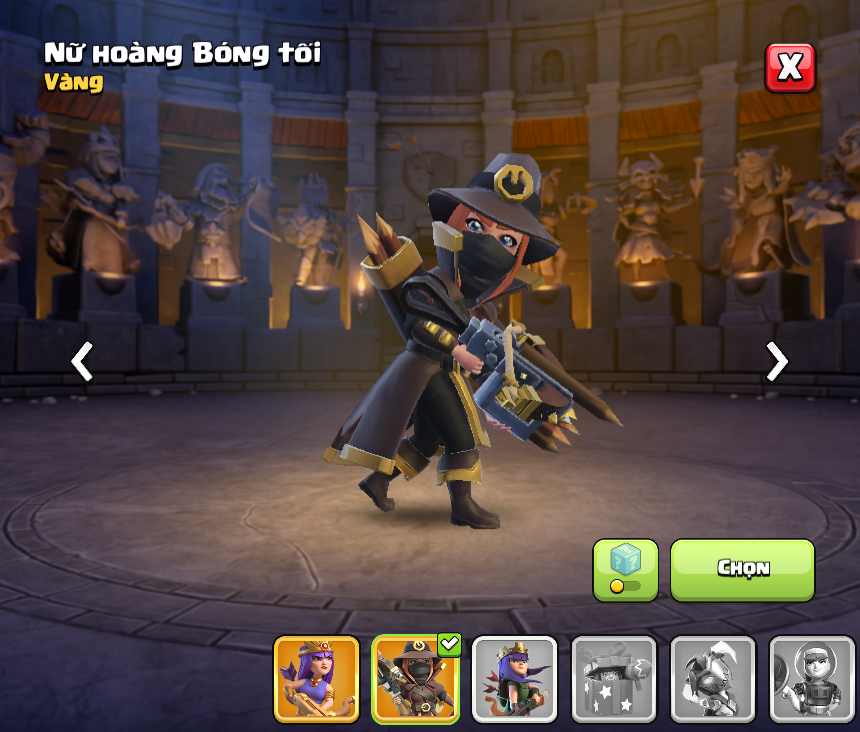Select the locked space helmet queen skin
Screen dimensions: 860x732
pos(811,679)
